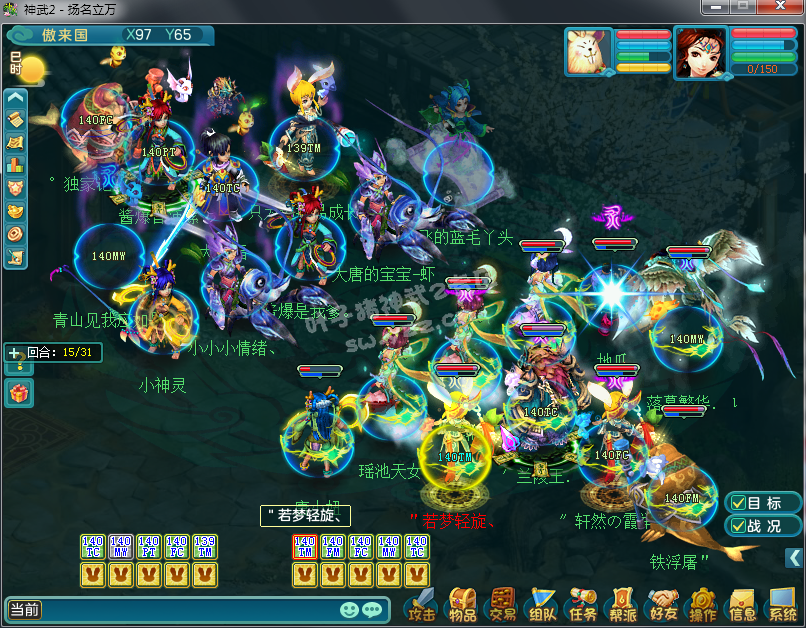806x628 pixels.
Task: Open the 好友 friends list
Action: point(662,605)
